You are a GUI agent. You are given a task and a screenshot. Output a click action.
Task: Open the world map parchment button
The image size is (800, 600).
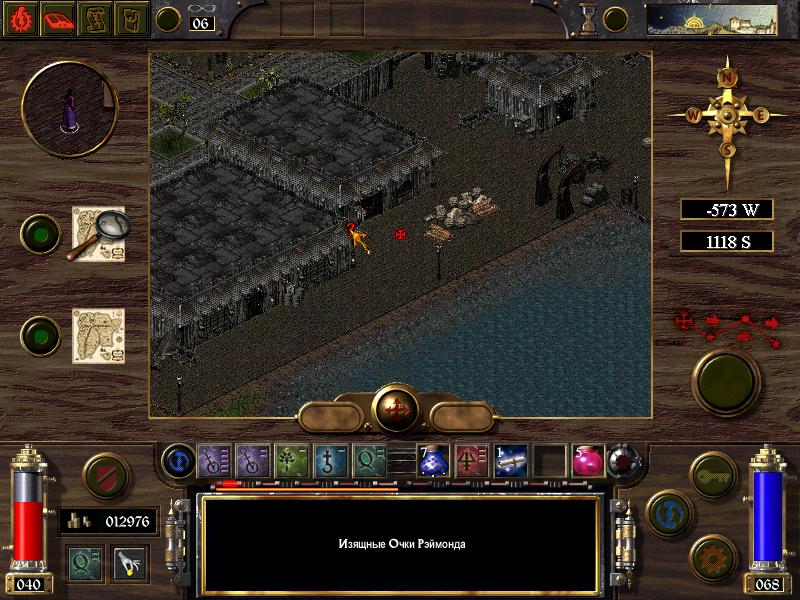97,335
